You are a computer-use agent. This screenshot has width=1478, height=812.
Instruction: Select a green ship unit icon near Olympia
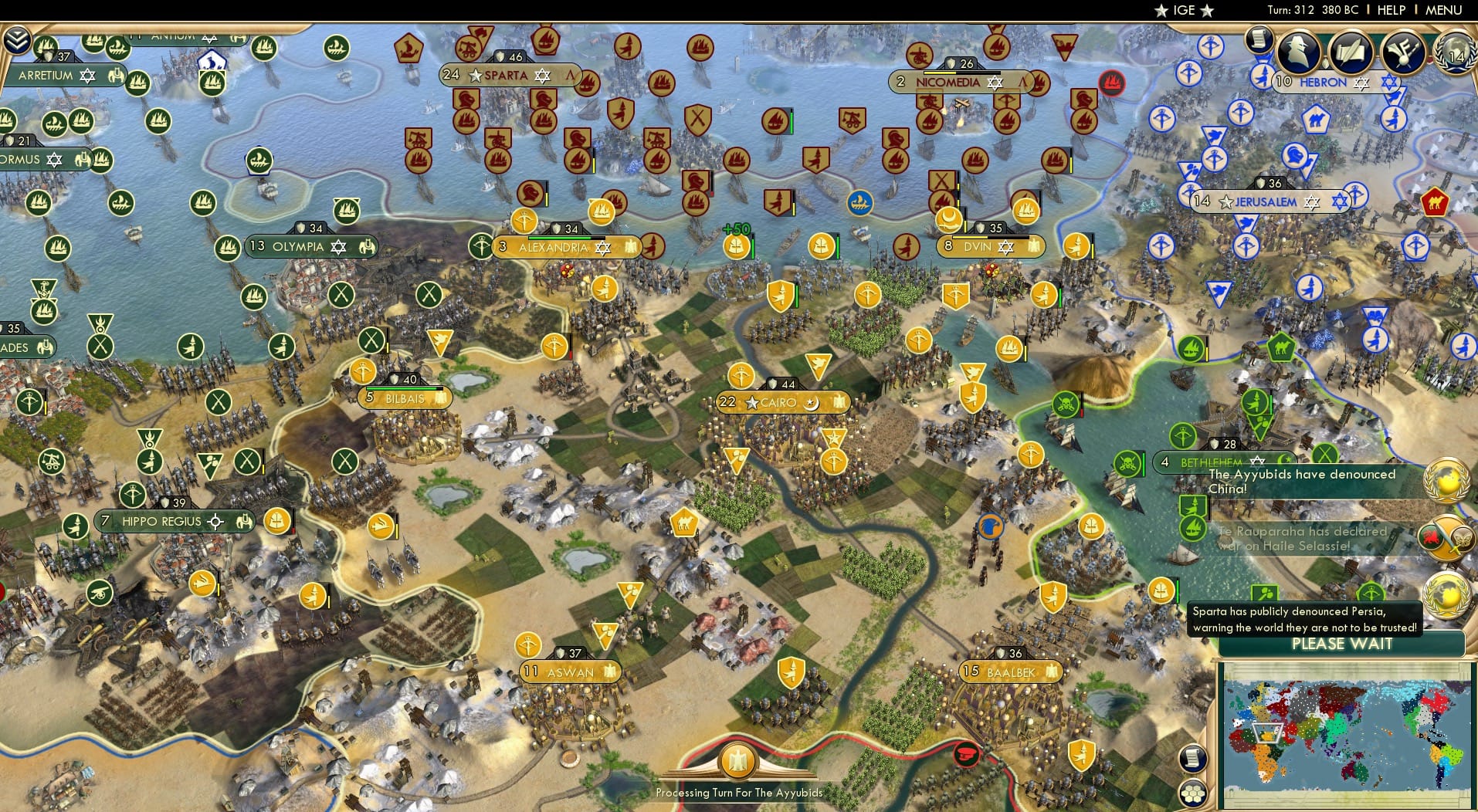pyautogui.click(x=226, y=249)
